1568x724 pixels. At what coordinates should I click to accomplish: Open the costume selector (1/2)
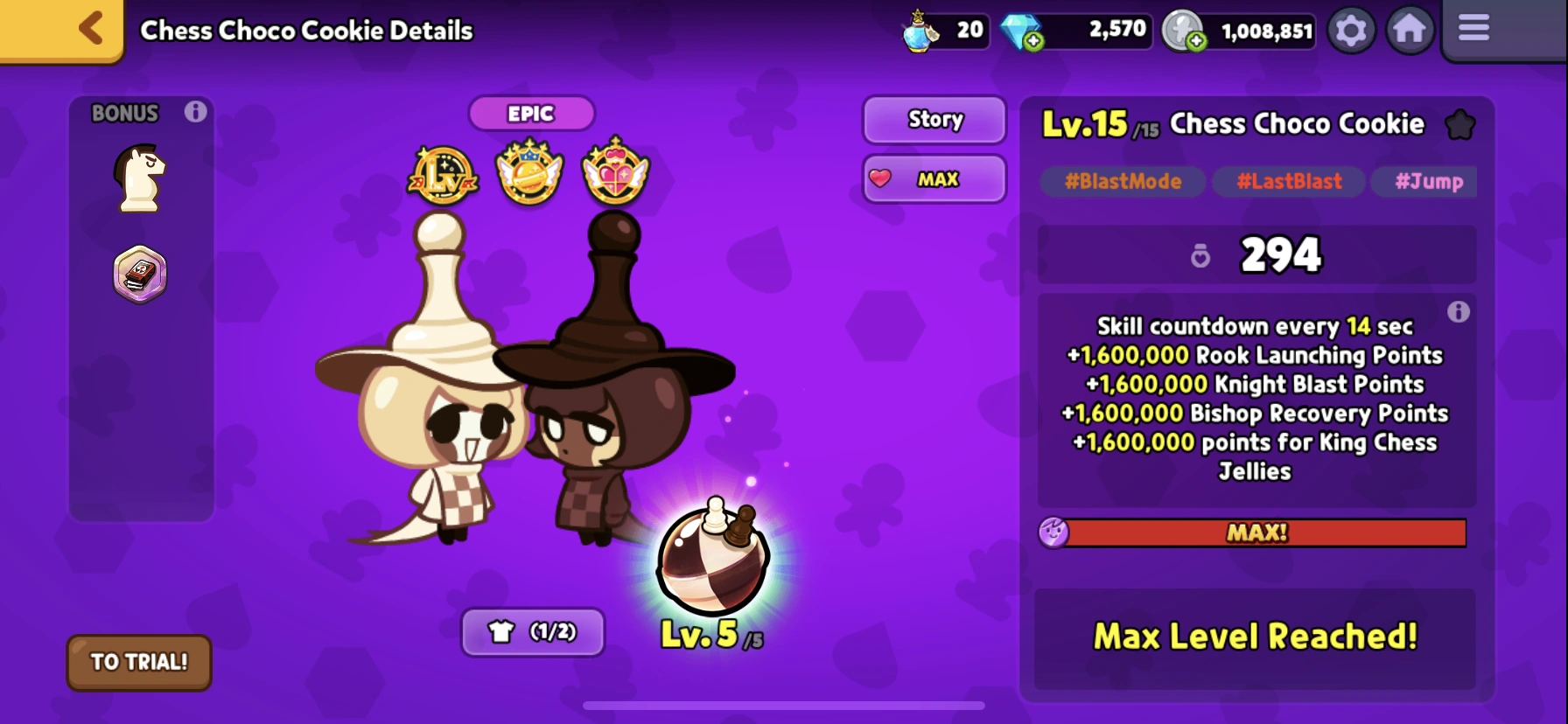click(x=532, y=632)
